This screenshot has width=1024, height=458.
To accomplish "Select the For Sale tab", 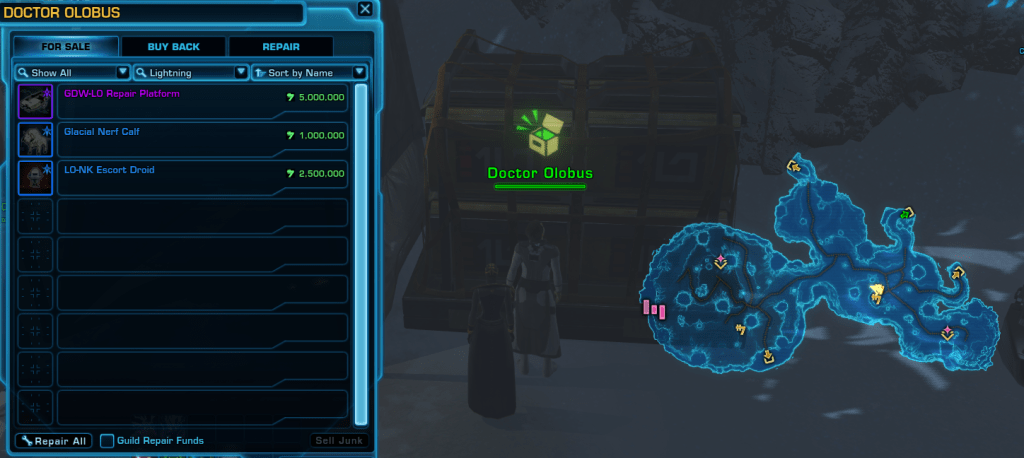I will [x=66, y=46].
